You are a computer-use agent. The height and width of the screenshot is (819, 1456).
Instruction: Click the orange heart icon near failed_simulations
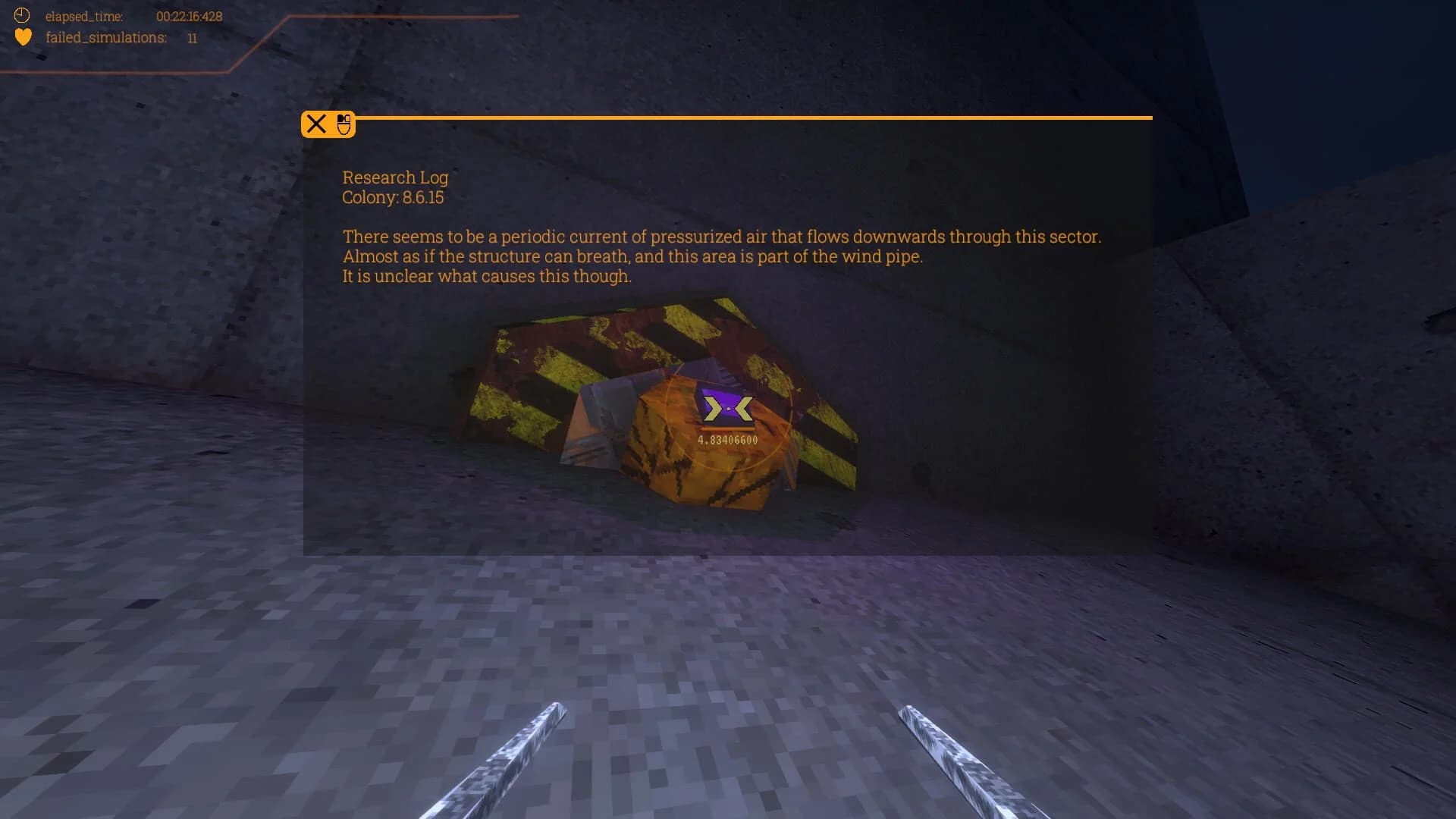(x=24, y=36)
